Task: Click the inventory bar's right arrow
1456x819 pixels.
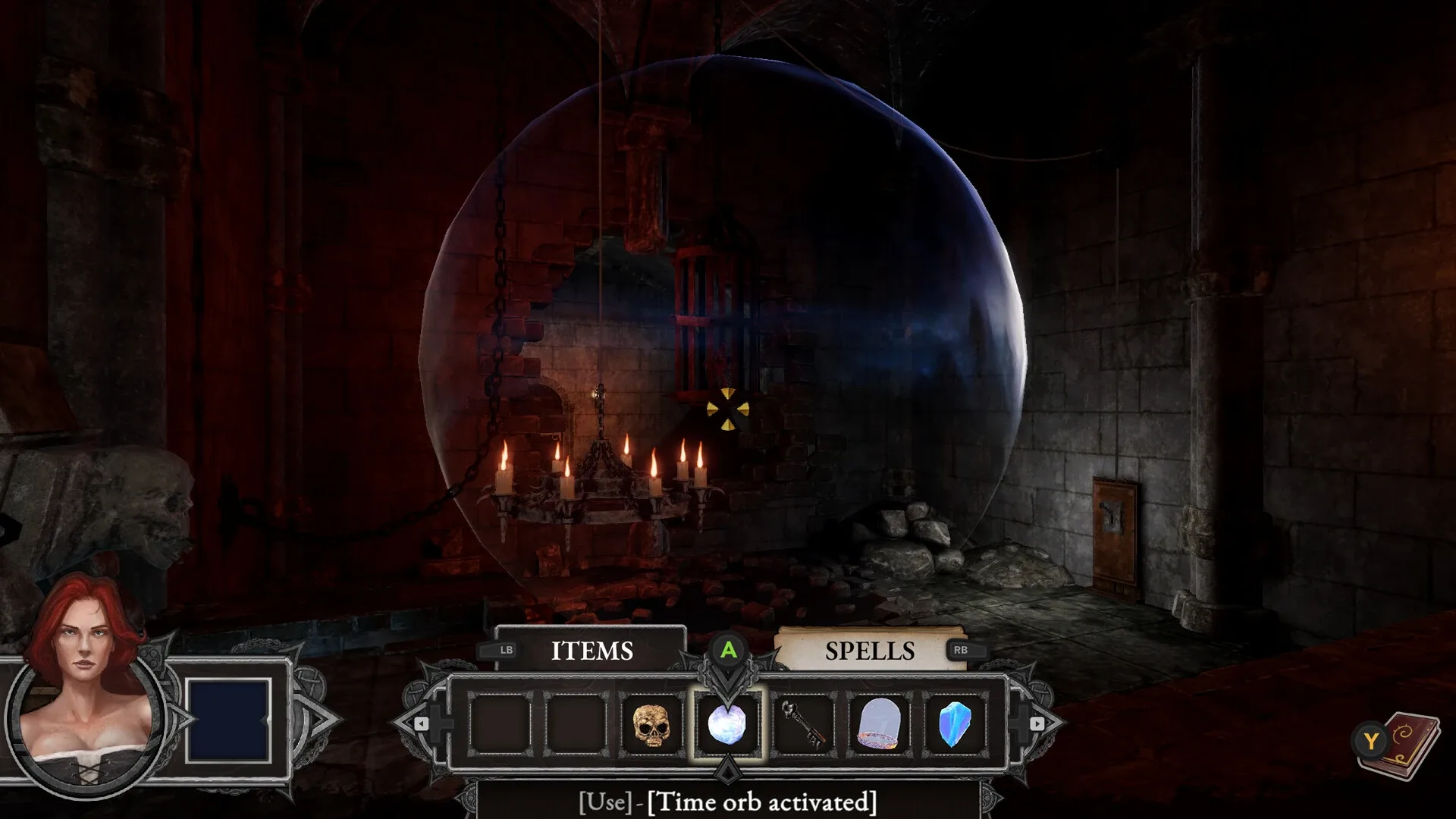Action: click(1037, 724)
